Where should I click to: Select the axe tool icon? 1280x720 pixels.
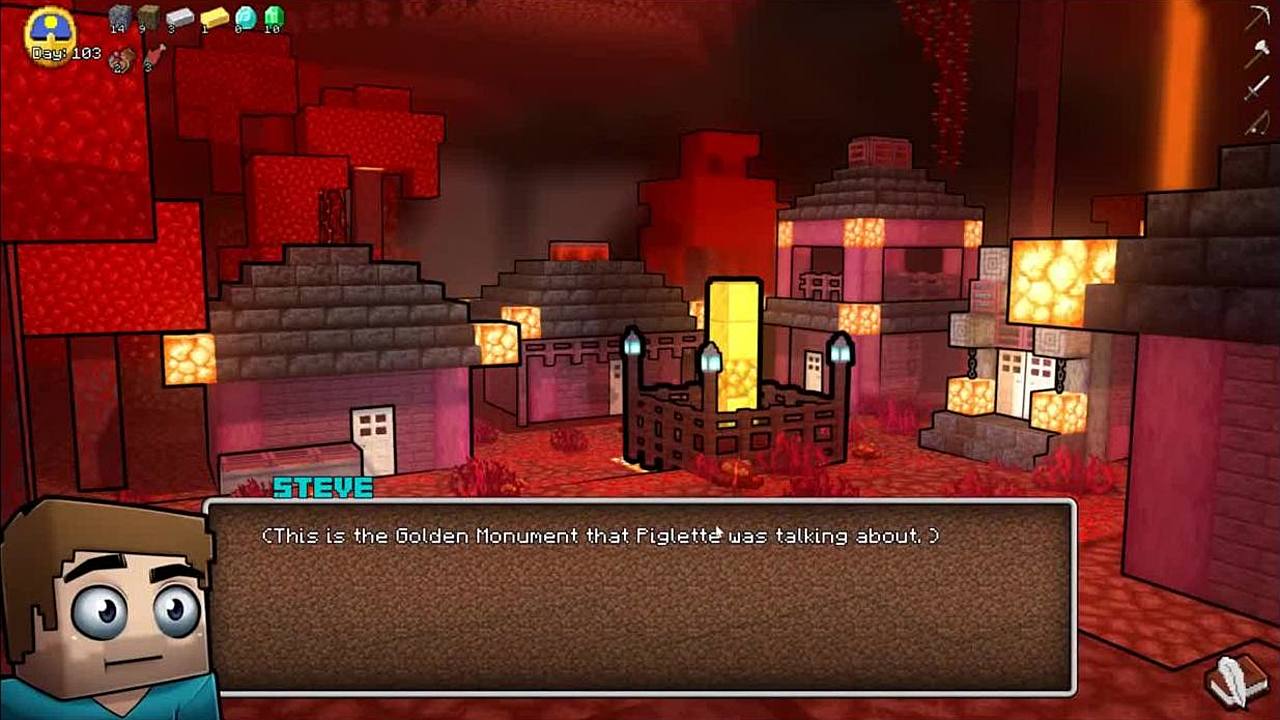pyautogui.click(x=1256, y=54)
